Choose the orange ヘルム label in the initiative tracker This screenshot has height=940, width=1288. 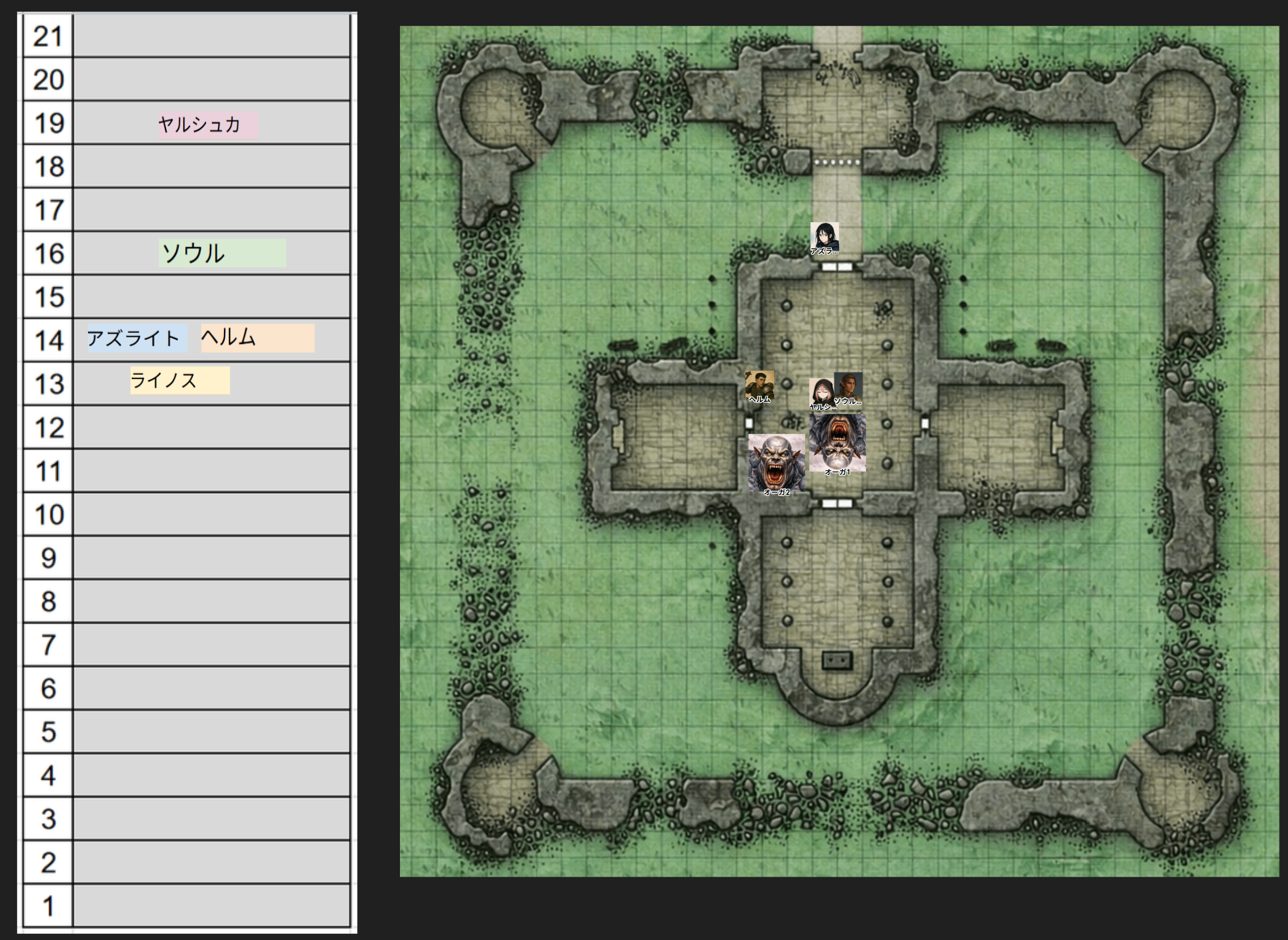(x=257, y=338)
